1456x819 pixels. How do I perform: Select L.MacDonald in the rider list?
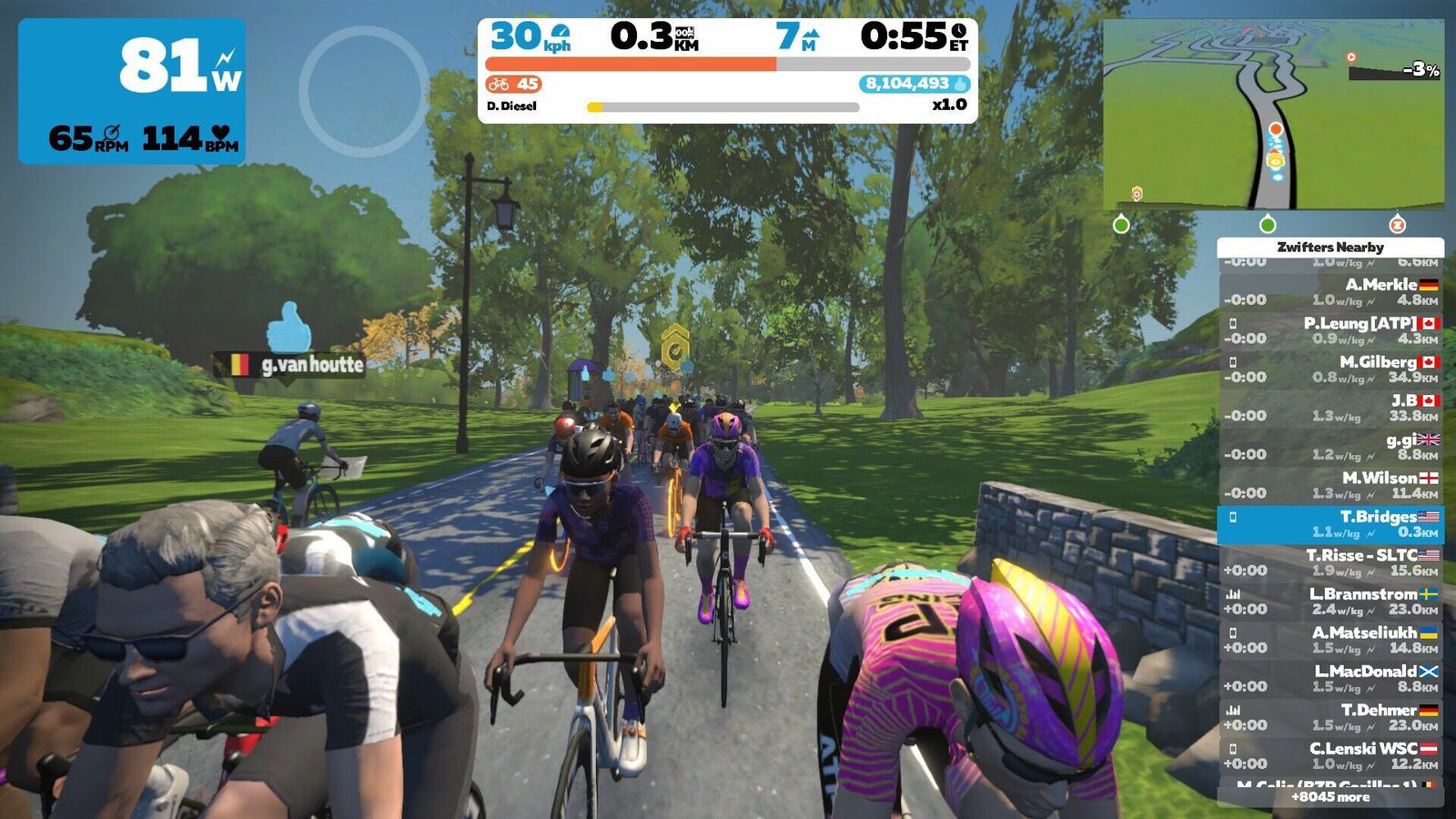coord(1330,679)
